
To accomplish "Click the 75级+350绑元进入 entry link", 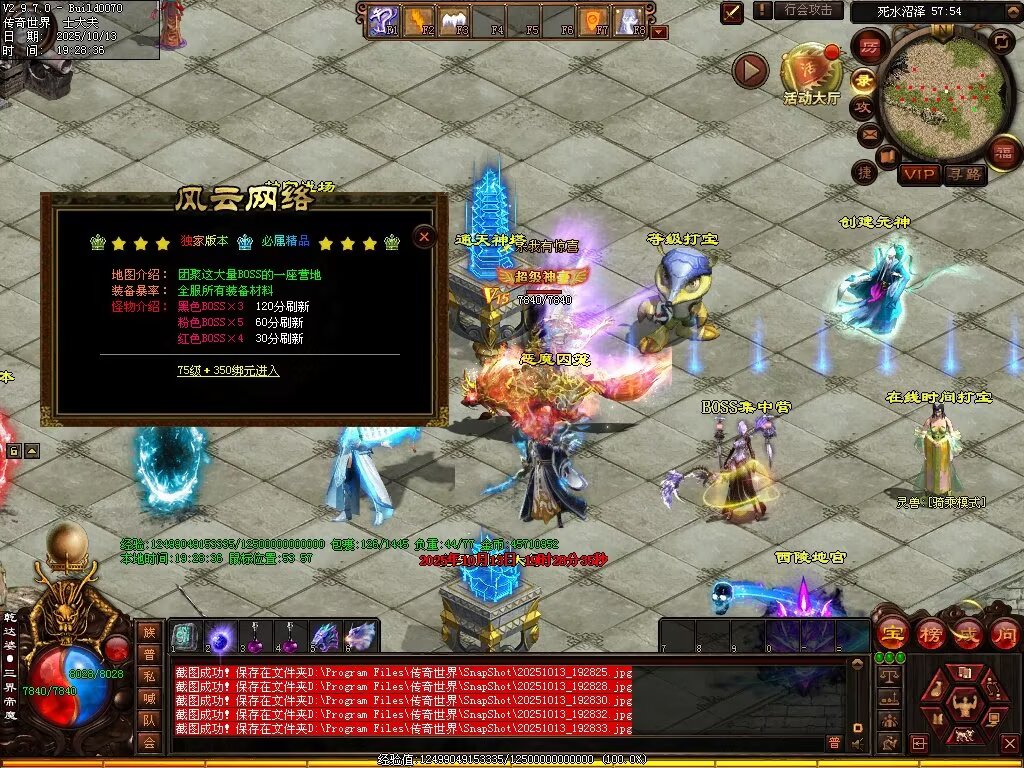I will point(228,370).
